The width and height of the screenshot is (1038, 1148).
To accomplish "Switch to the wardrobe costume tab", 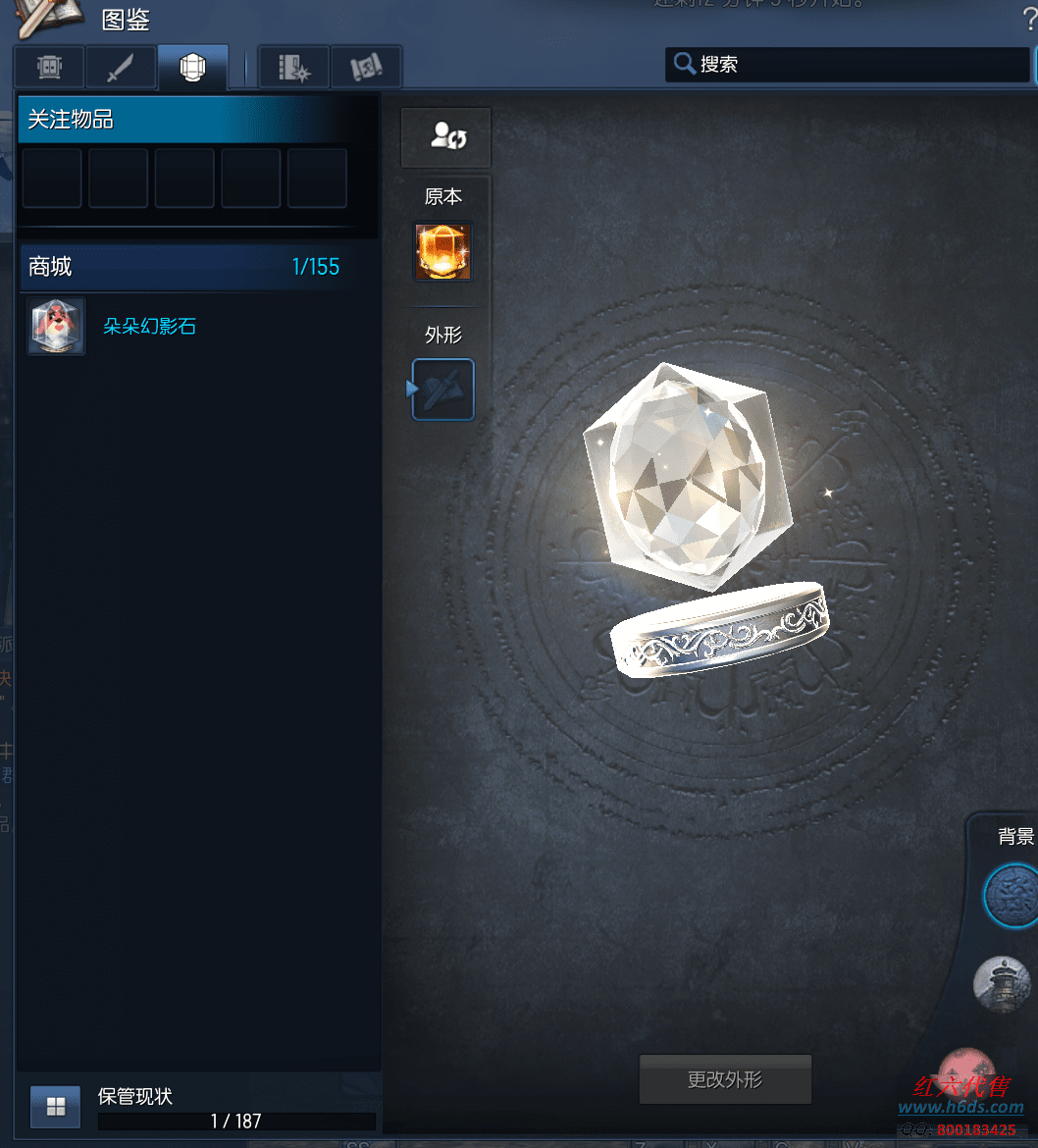I will pyautogui.click(x=49, y=68).
